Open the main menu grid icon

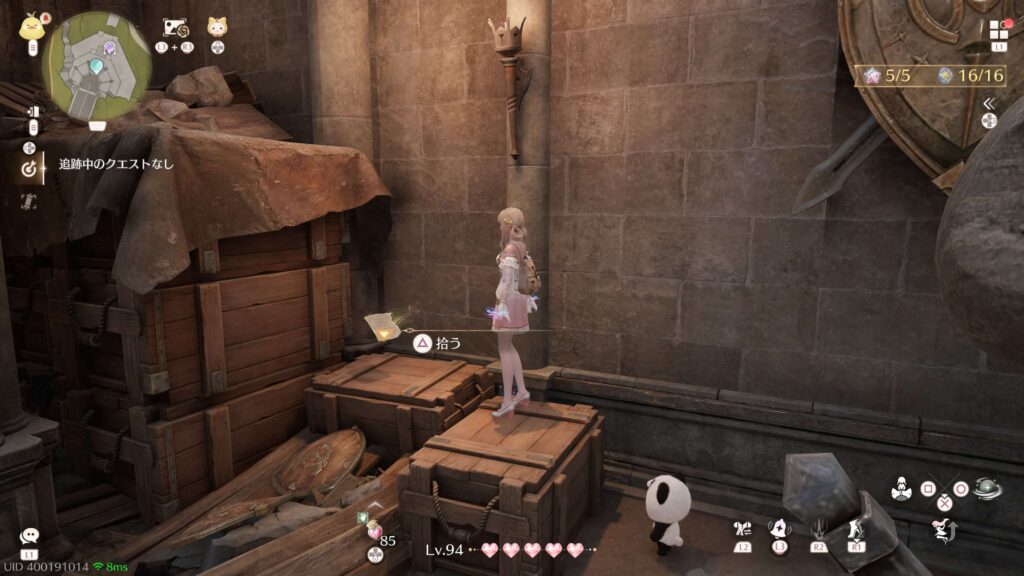click(999, 30)
